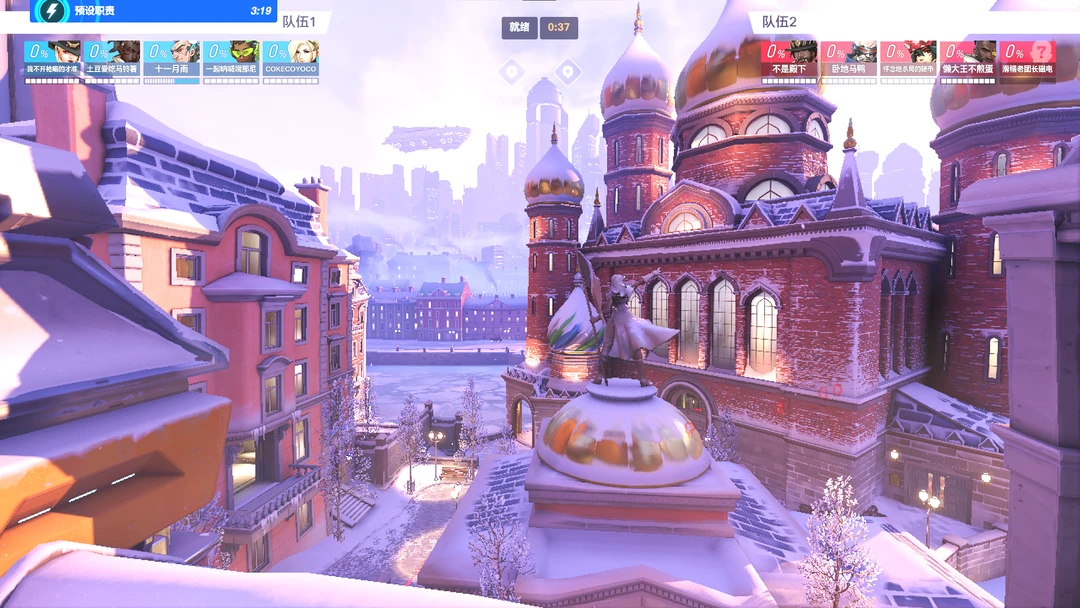The width and height of the screenshot is (1080, 608).
Task: Select player card 卧地马鸭
Action: 848,61
